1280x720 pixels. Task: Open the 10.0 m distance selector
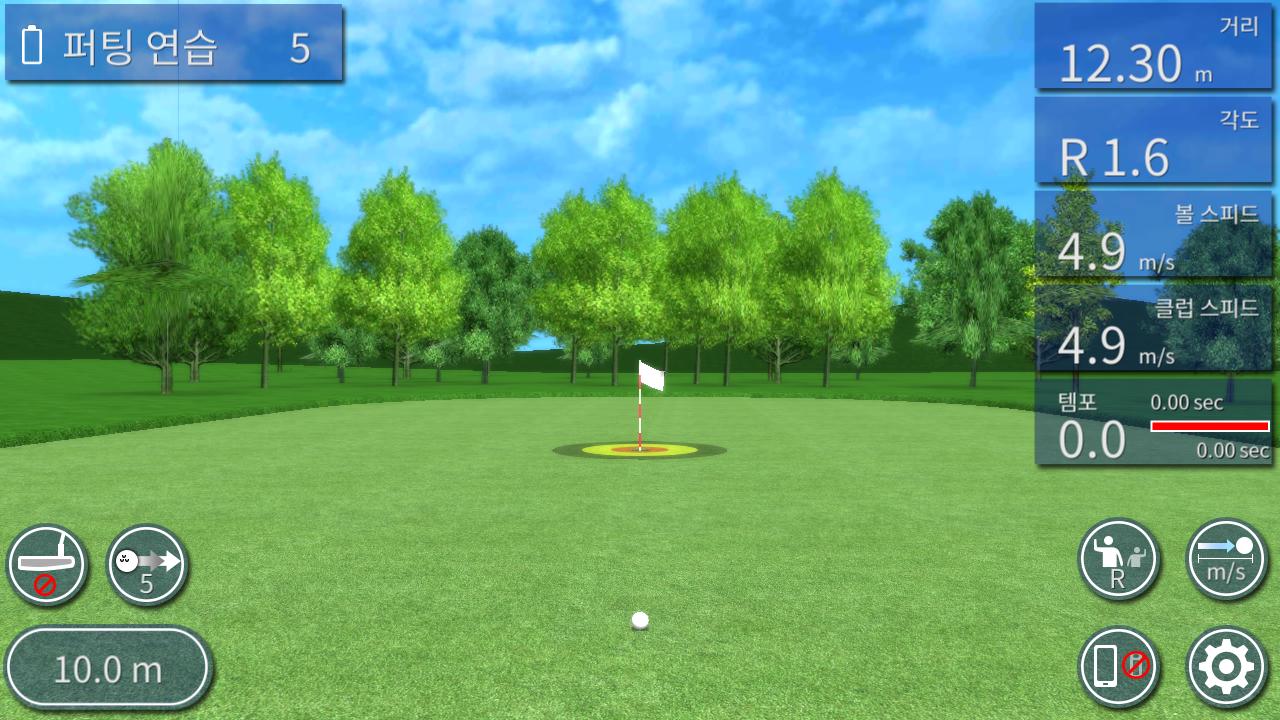pyautogui.click(x=108, y=667)
